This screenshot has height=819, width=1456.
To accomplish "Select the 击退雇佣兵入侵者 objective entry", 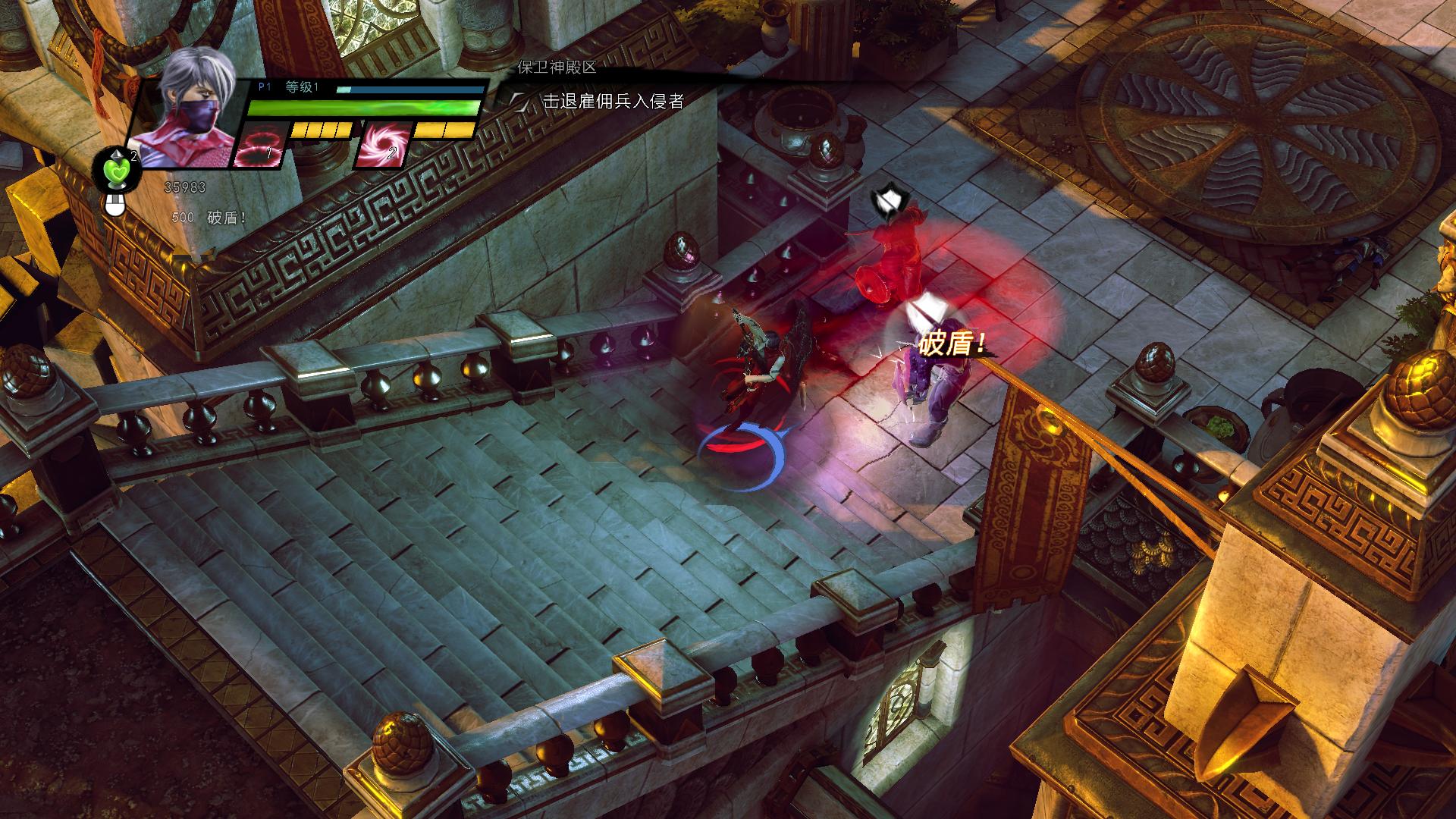I will 613,101.
